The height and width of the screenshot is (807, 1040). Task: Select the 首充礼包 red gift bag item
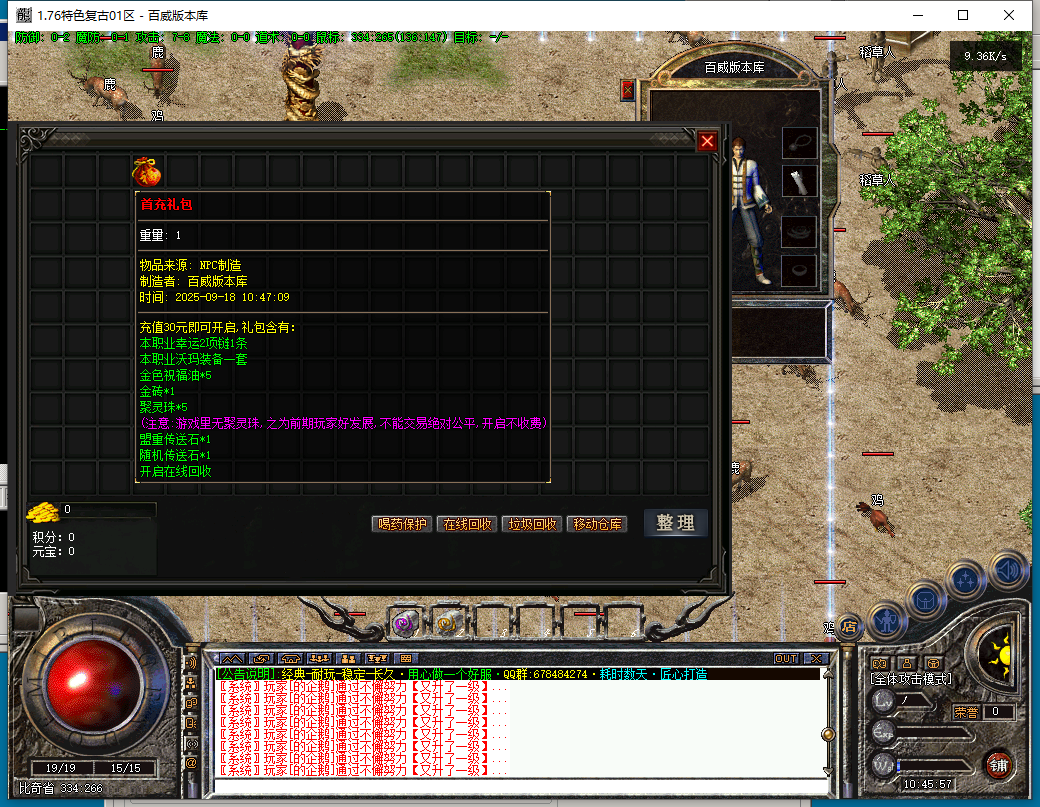[147, 171]
